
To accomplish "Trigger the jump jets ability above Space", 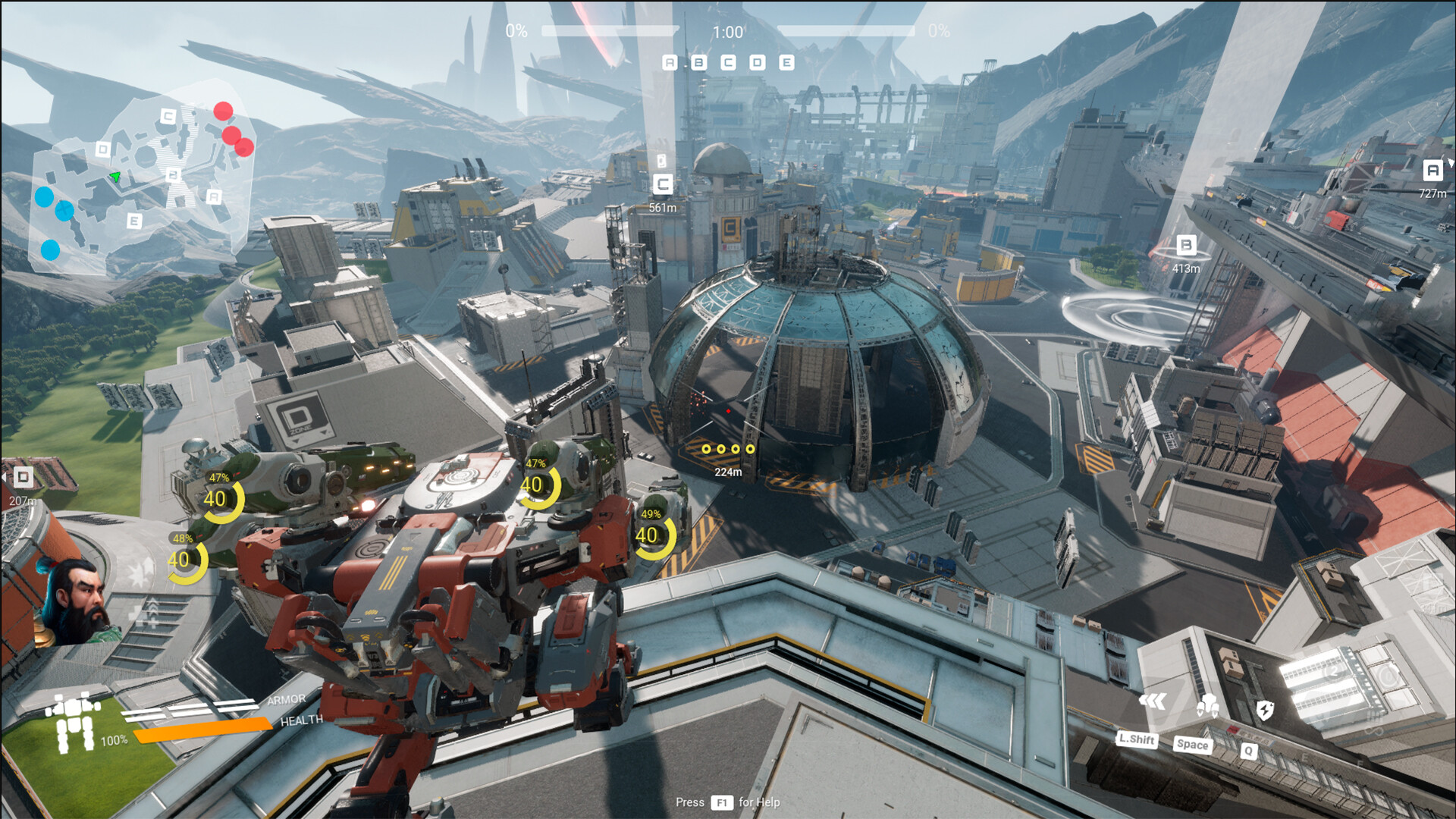I will 1206,703.
